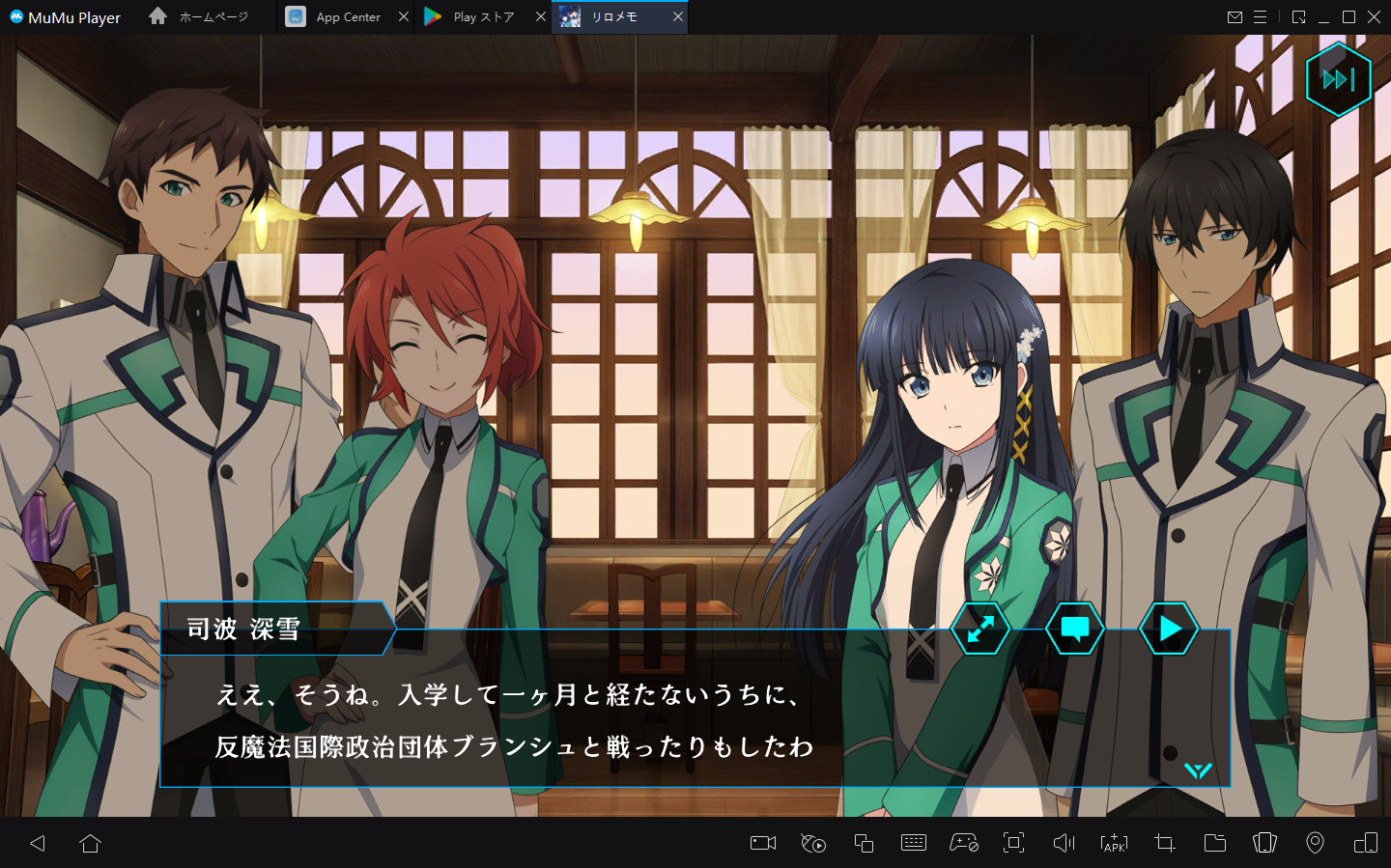The height and width of the screenshot is (868, 1391).
Task: Click the APK install icon
Action: 1114,843
